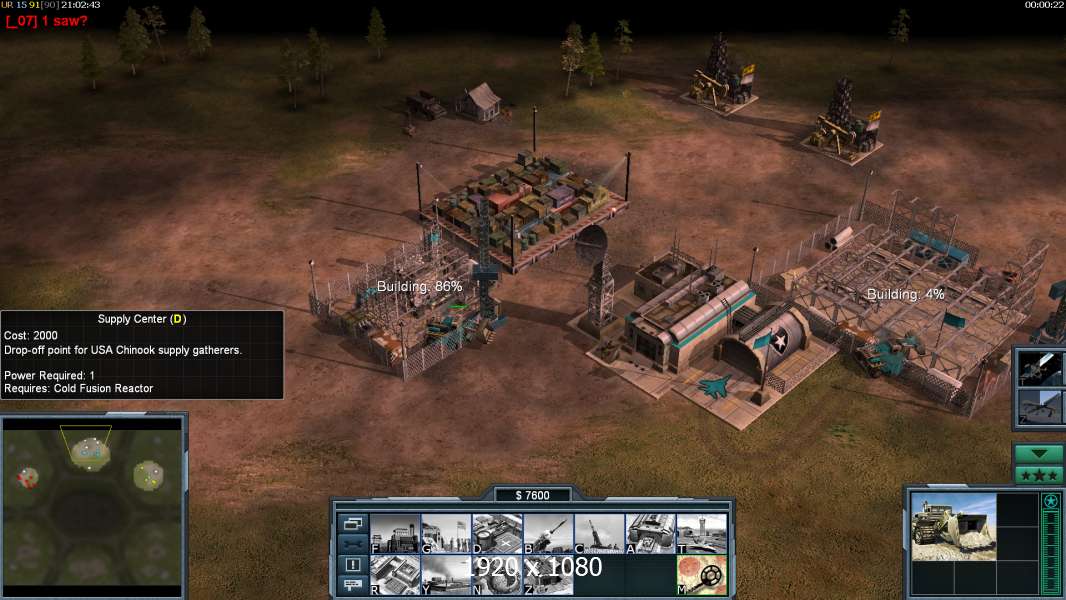Click the overlapping windows button
Screen dimensions: 1066x600
coord(352,523)
